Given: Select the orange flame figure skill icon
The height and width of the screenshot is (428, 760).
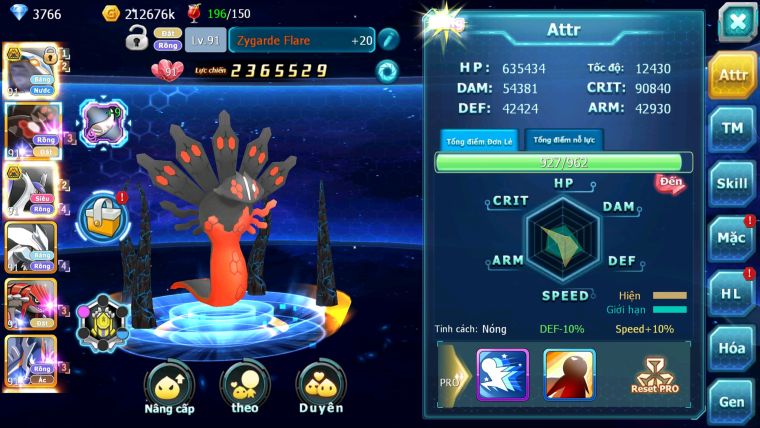Looking at the screenshot, I should pos(569,374).
